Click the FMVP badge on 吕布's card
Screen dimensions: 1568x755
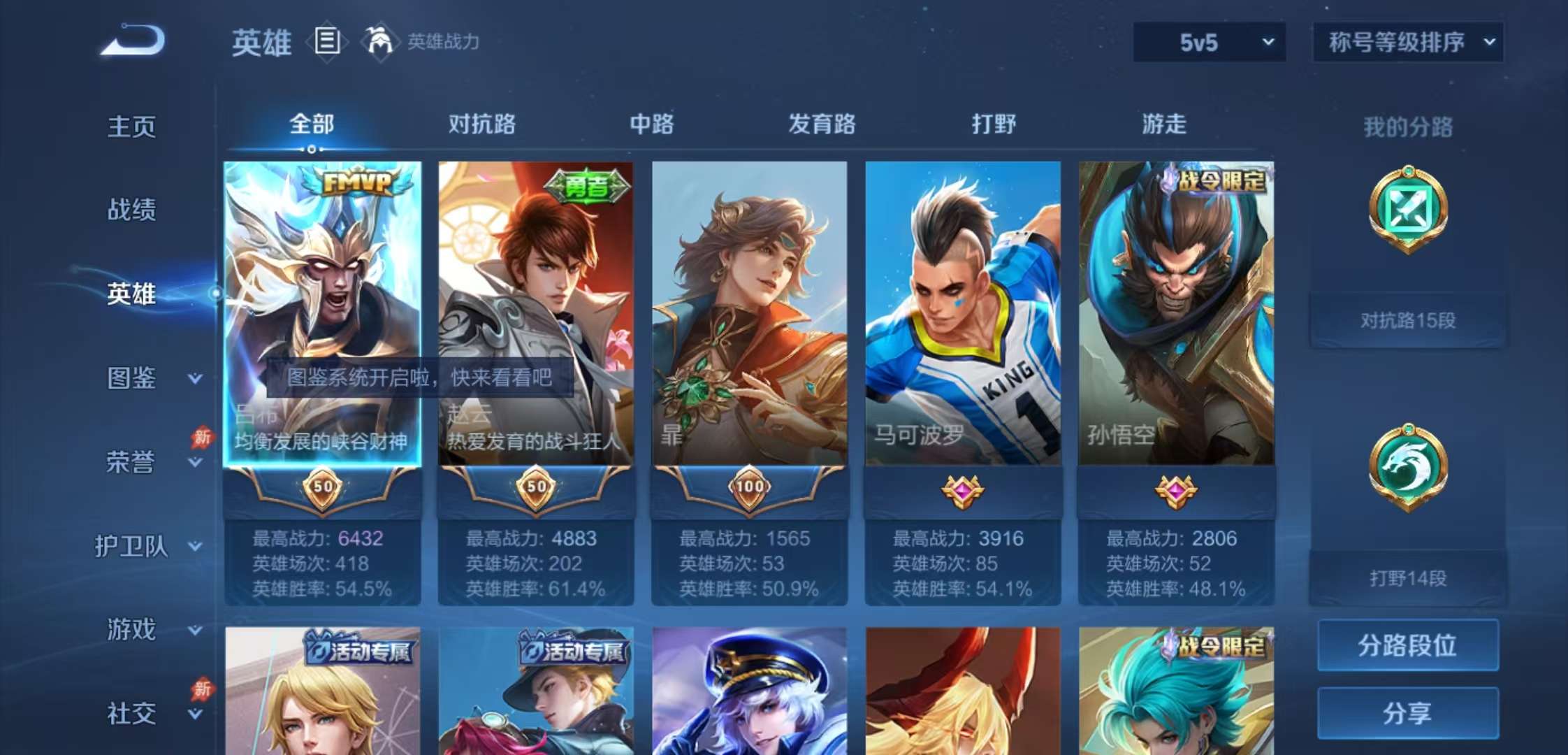357,184
